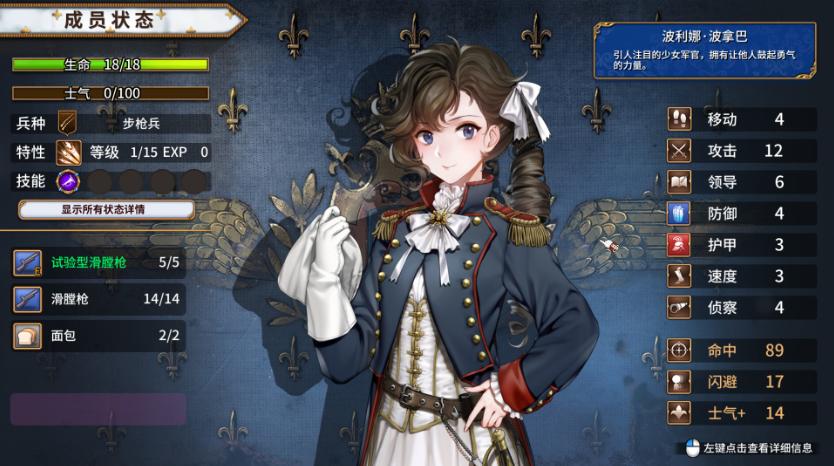Select the 面包 bread item row
Viewport: 834px width, 466px height.
(x=99, y=335)
